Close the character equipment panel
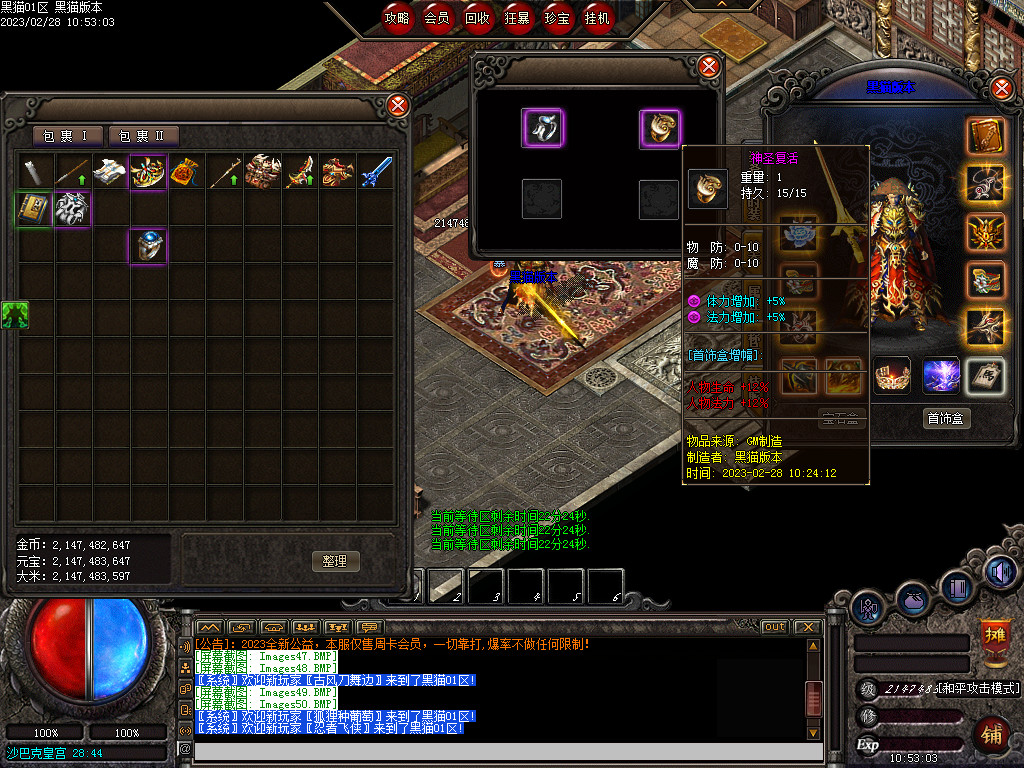Image resolution: width=1024 pixels, height=768 pixels. 1003,88
